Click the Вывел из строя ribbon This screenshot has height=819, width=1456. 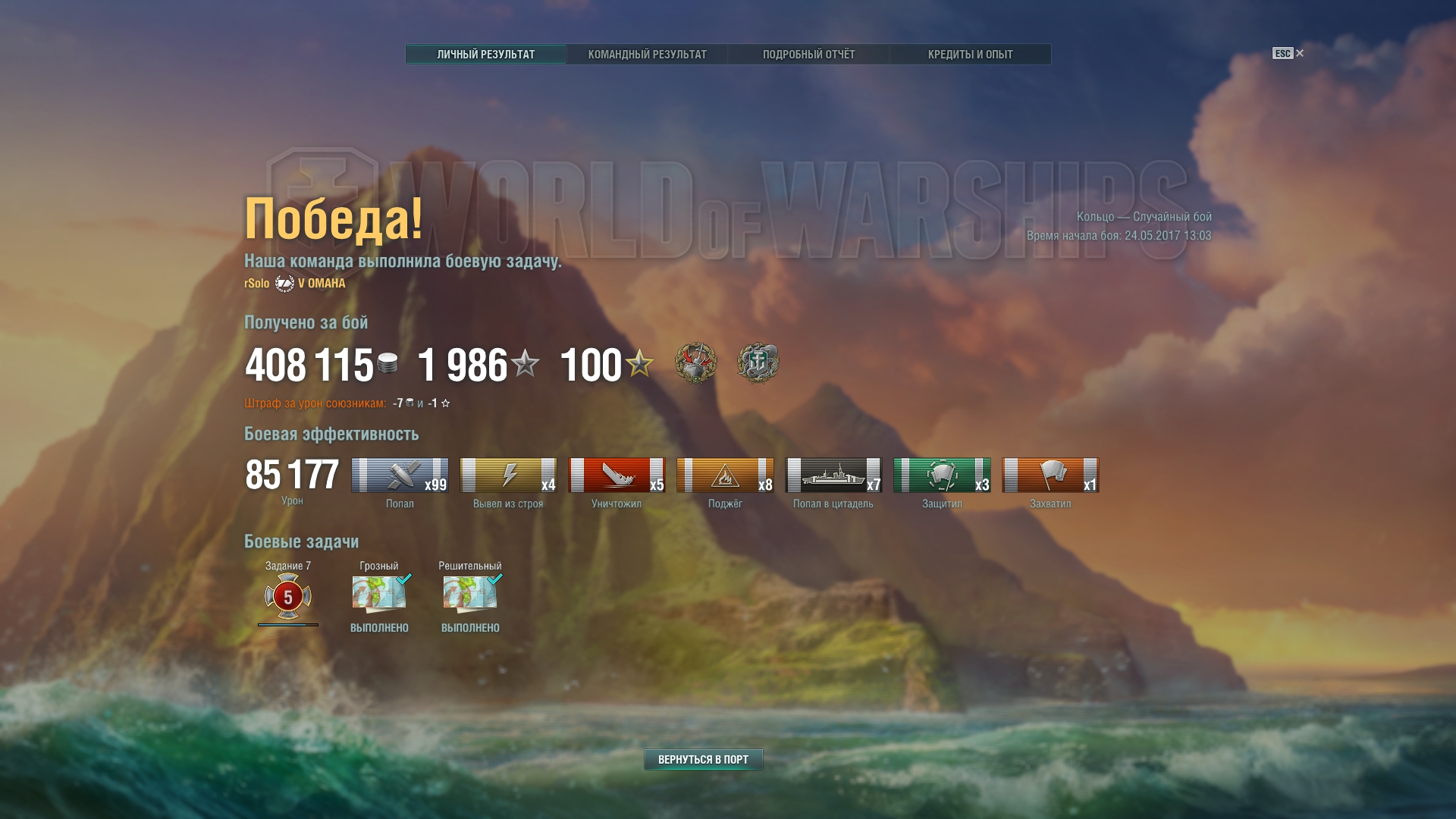coord(508,475)
